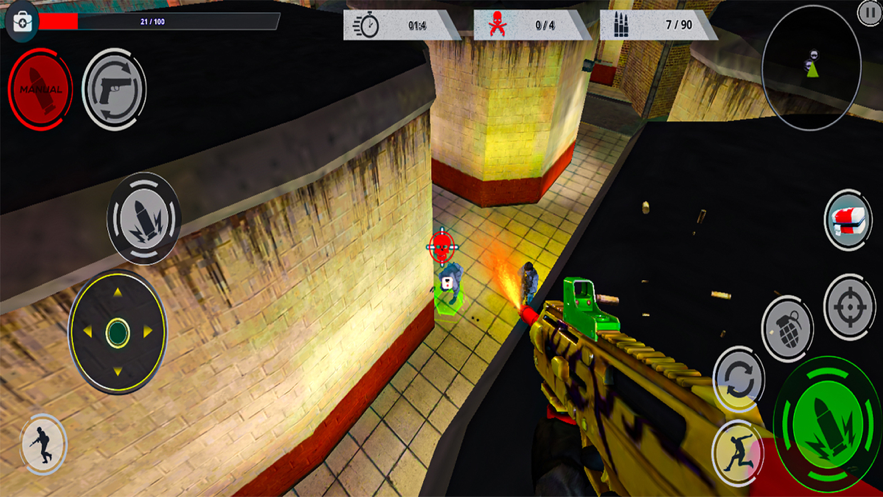Aim down sights with the crosshair button
This screenshot has height=497, width=883.
point(849,307)
